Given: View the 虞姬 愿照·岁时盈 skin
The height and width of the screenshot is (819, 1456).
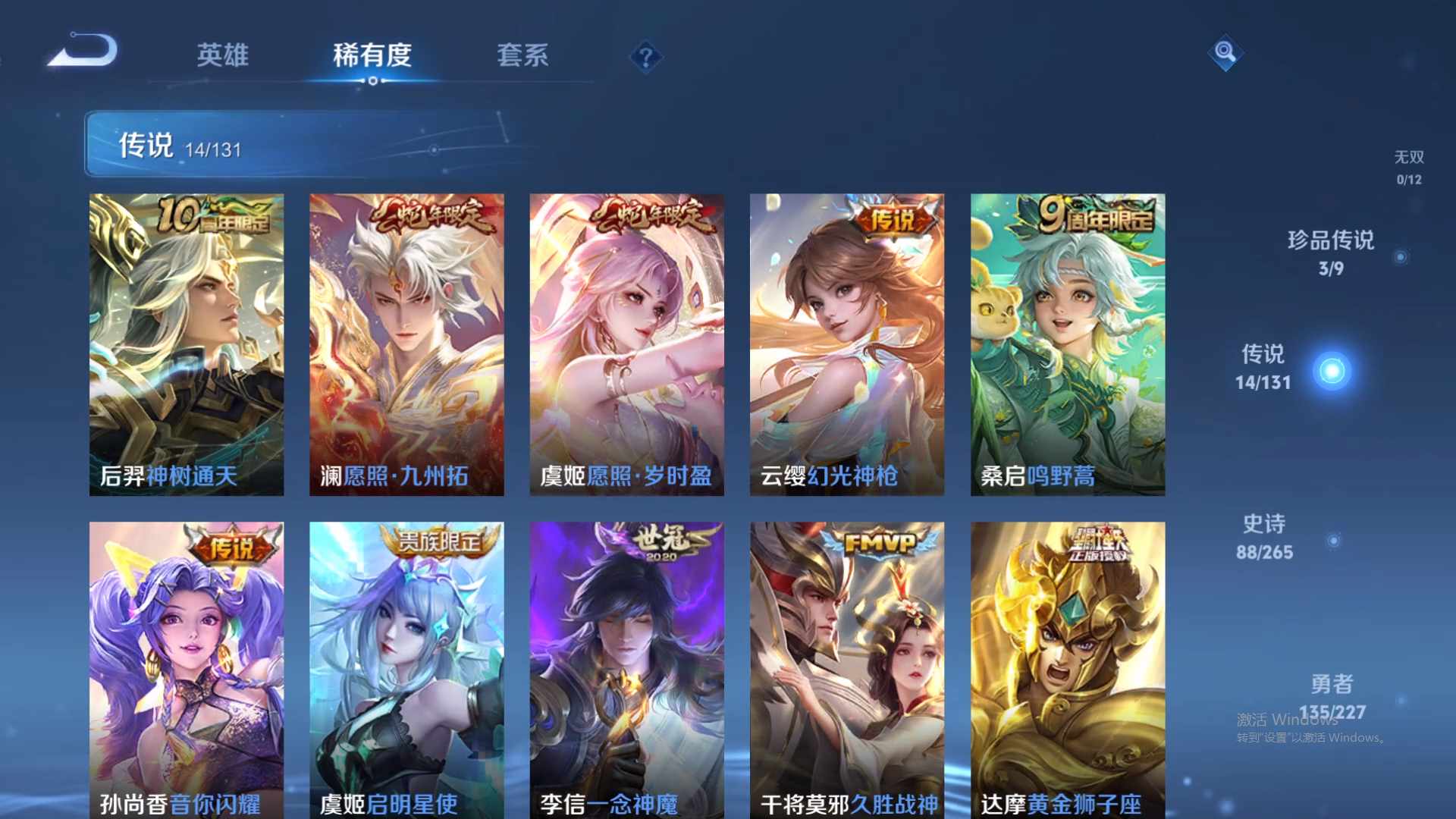Looking at the screenshot, I should coord(627,341).
